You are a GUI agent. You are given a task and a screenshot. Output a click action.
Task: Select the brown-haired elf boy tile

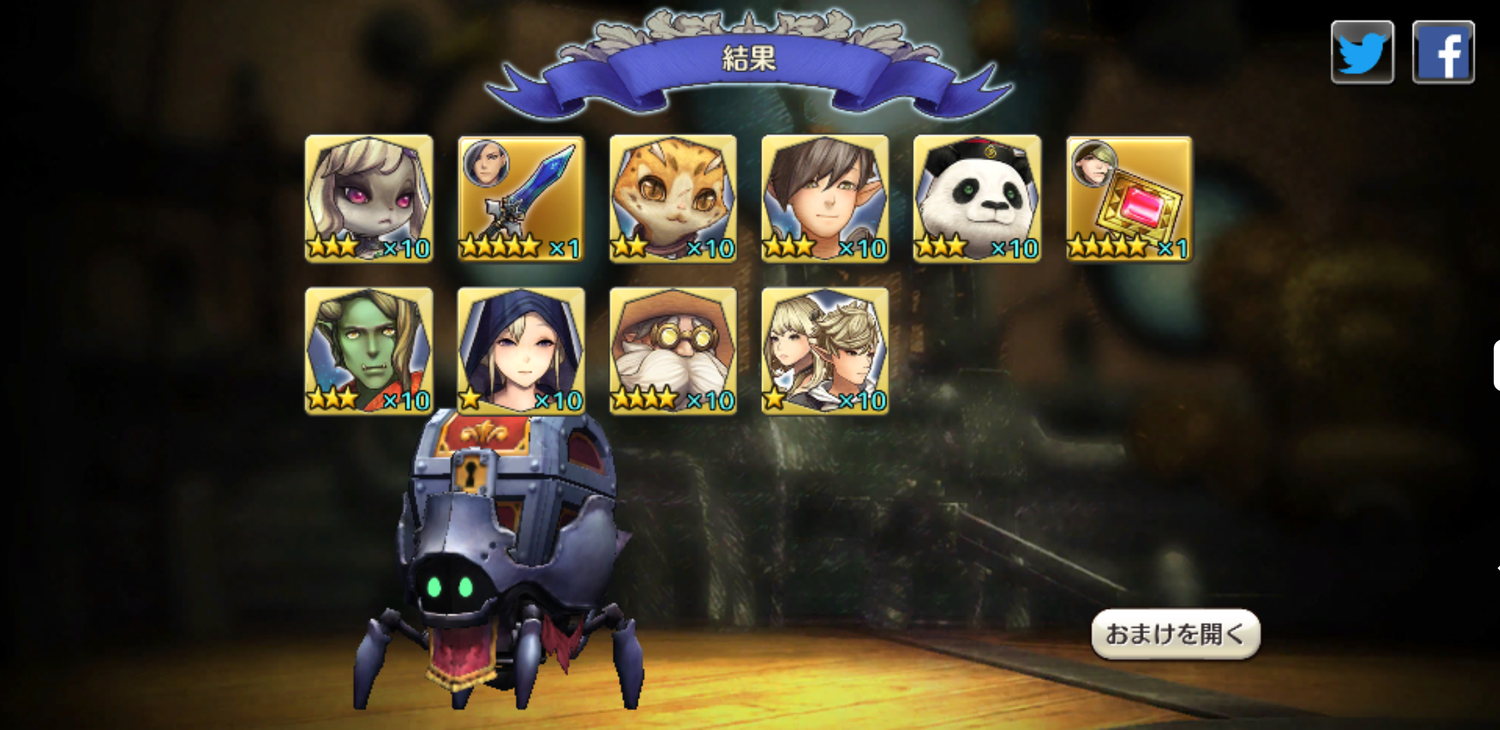coord(825,198)
